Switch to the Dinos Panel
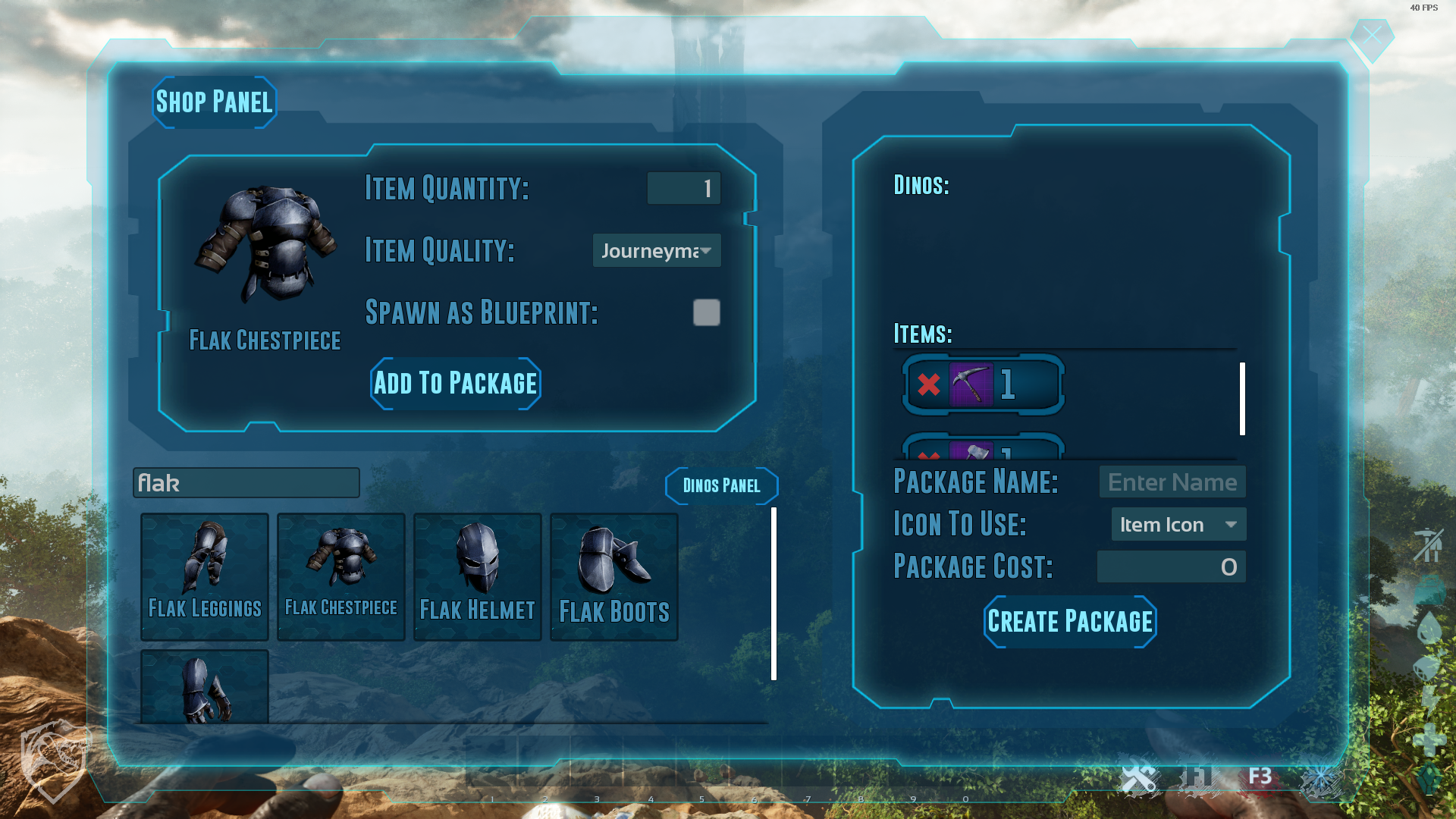This screenshot has height=819, width=1456. (721, 486)
